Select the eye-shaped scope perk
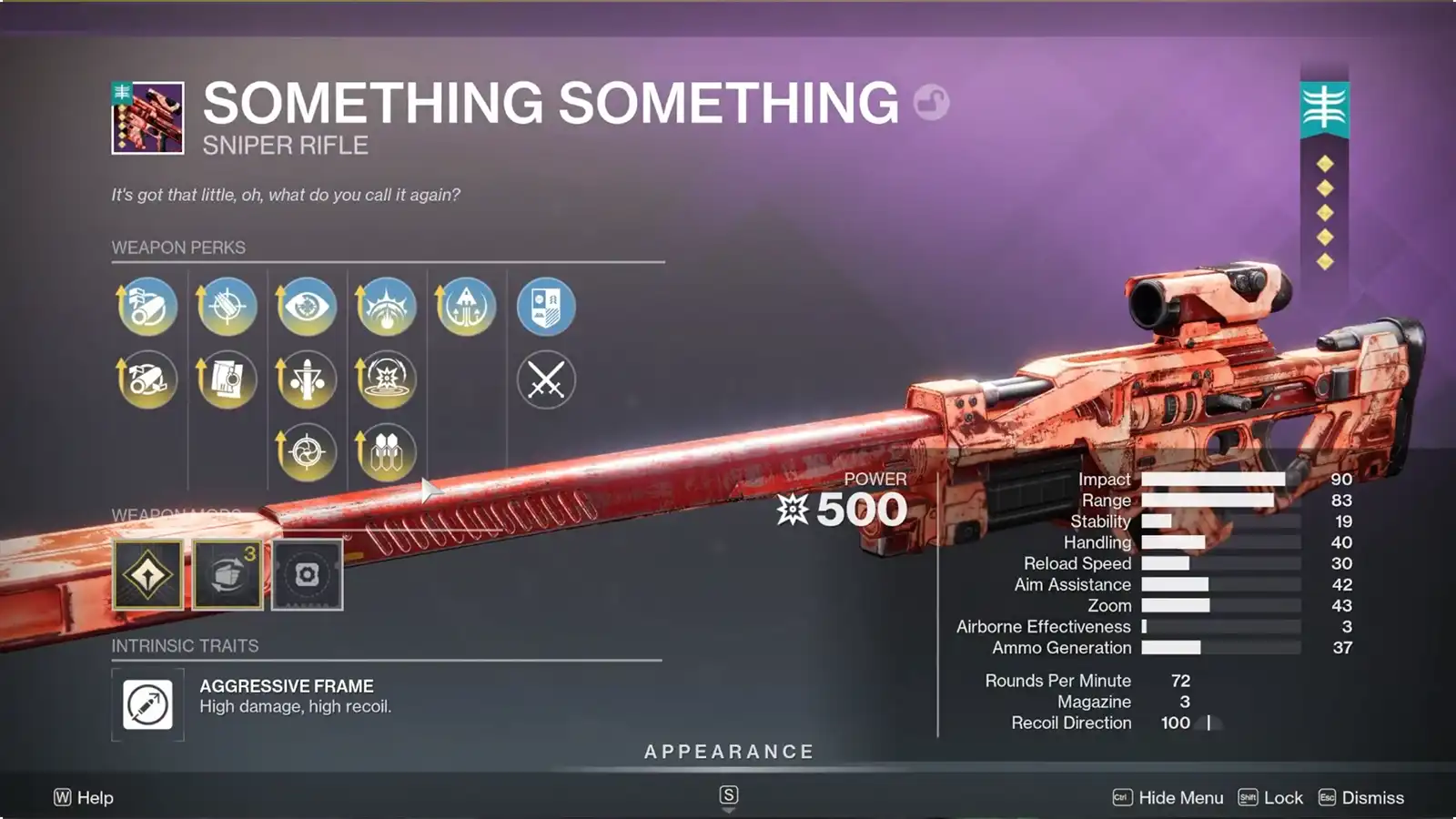 click(x=306, y=307)
